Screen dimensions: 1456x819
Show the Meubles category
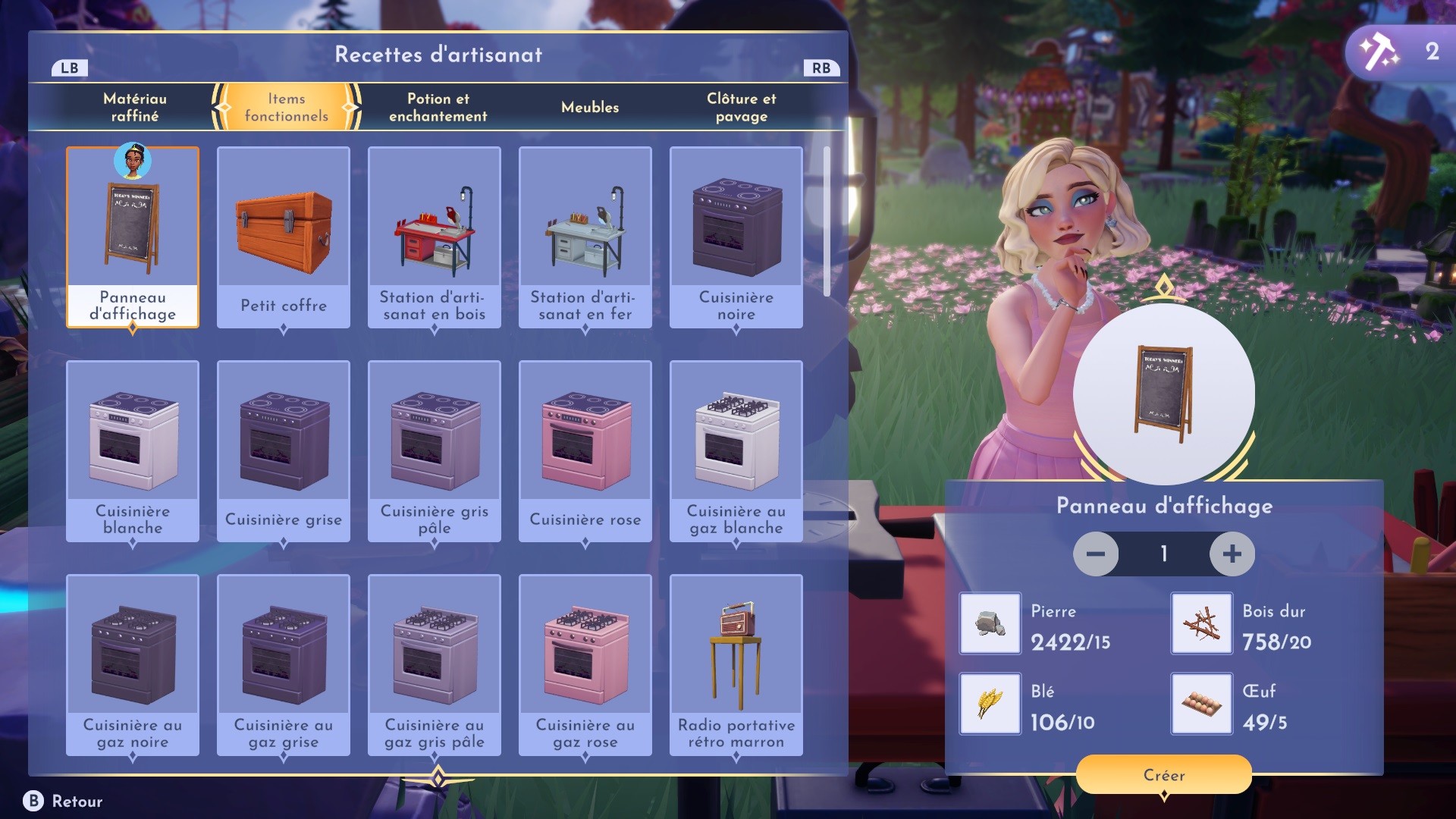(x=590, y=107)
